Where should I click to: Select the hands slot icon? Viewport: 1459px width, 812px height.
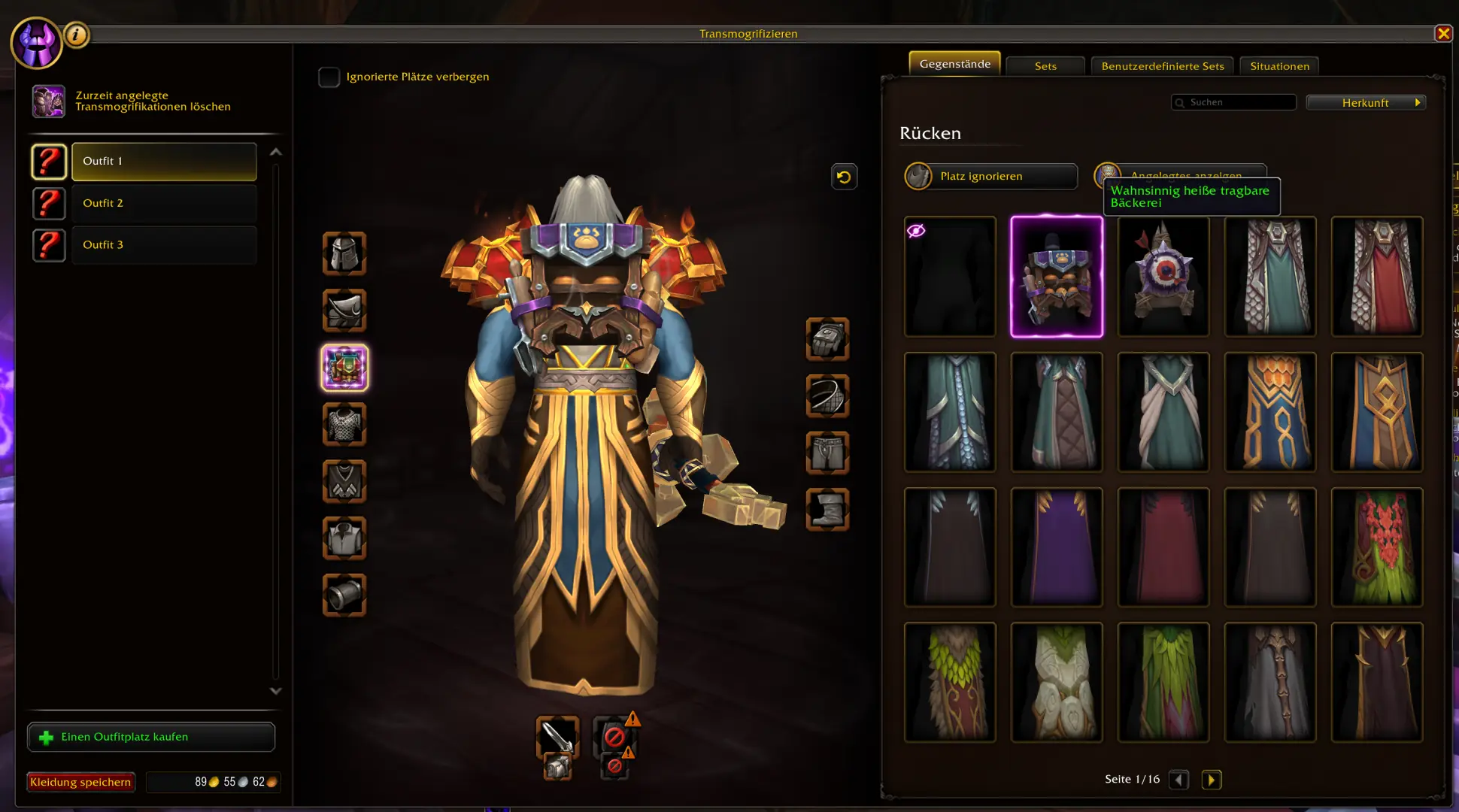click(x=827, y=339)
